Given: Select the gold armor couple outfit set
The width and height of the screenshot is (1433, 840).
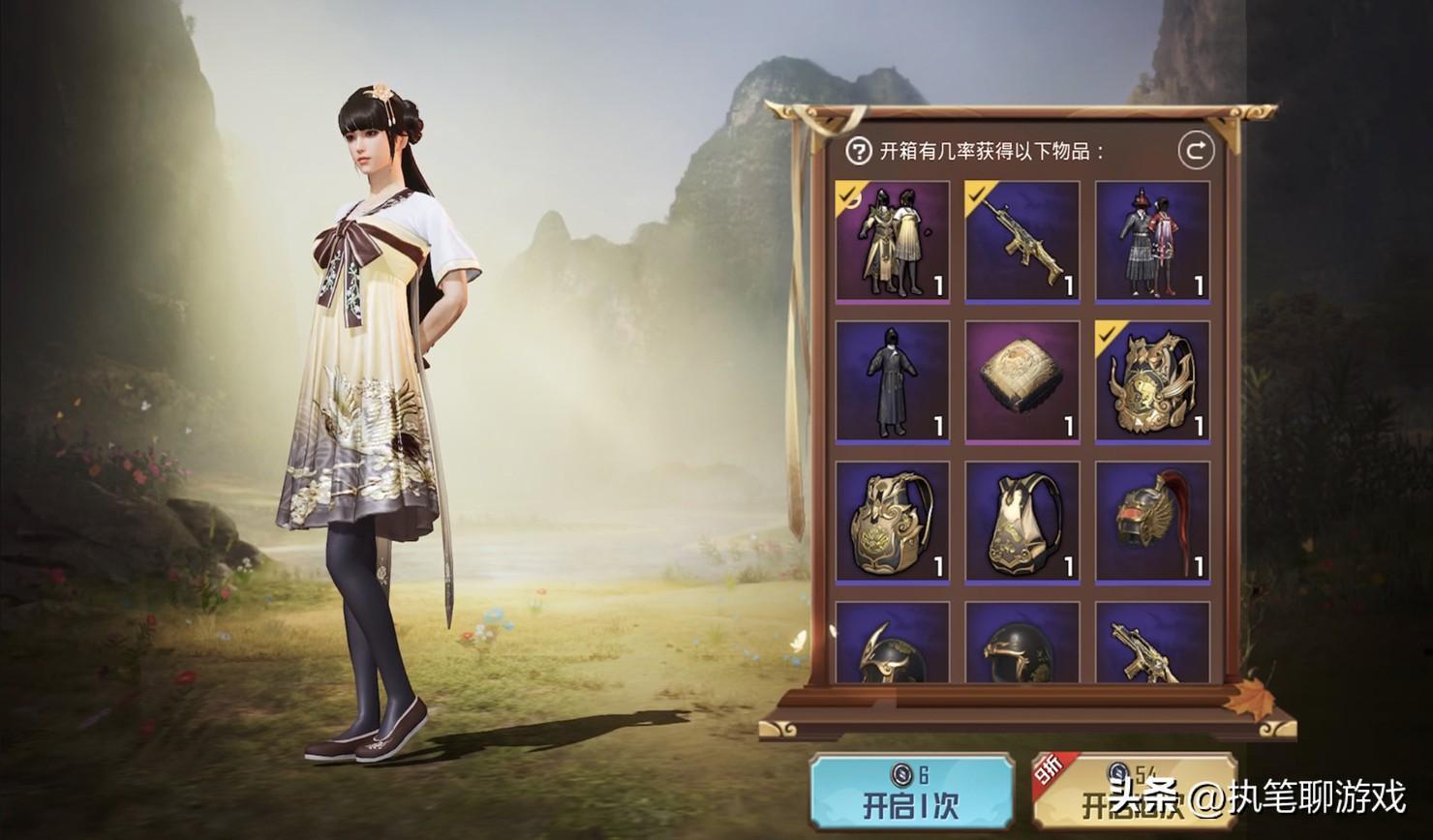Looking at the screenshot, I should click(x=892, y=241).
